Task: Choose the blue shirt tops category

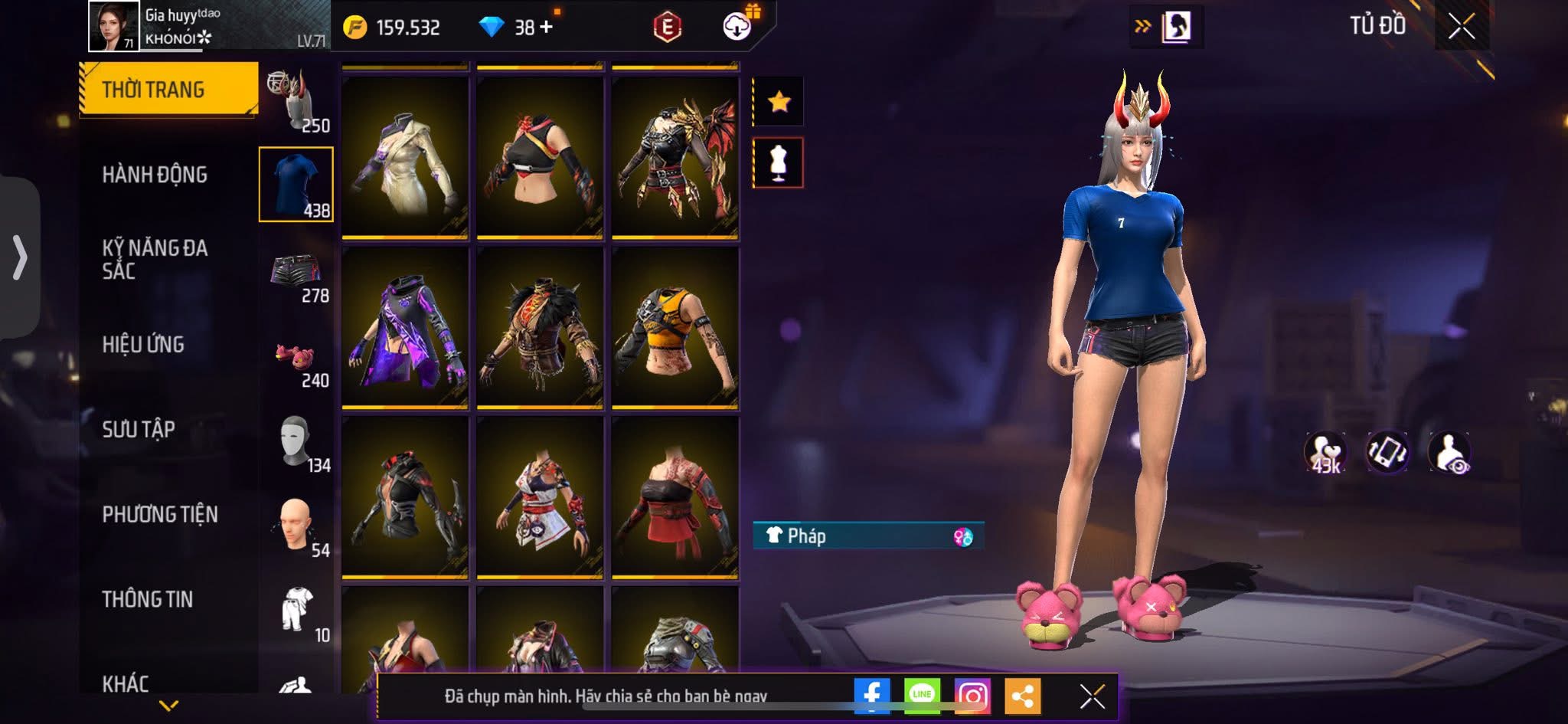Action: point(296,185)
